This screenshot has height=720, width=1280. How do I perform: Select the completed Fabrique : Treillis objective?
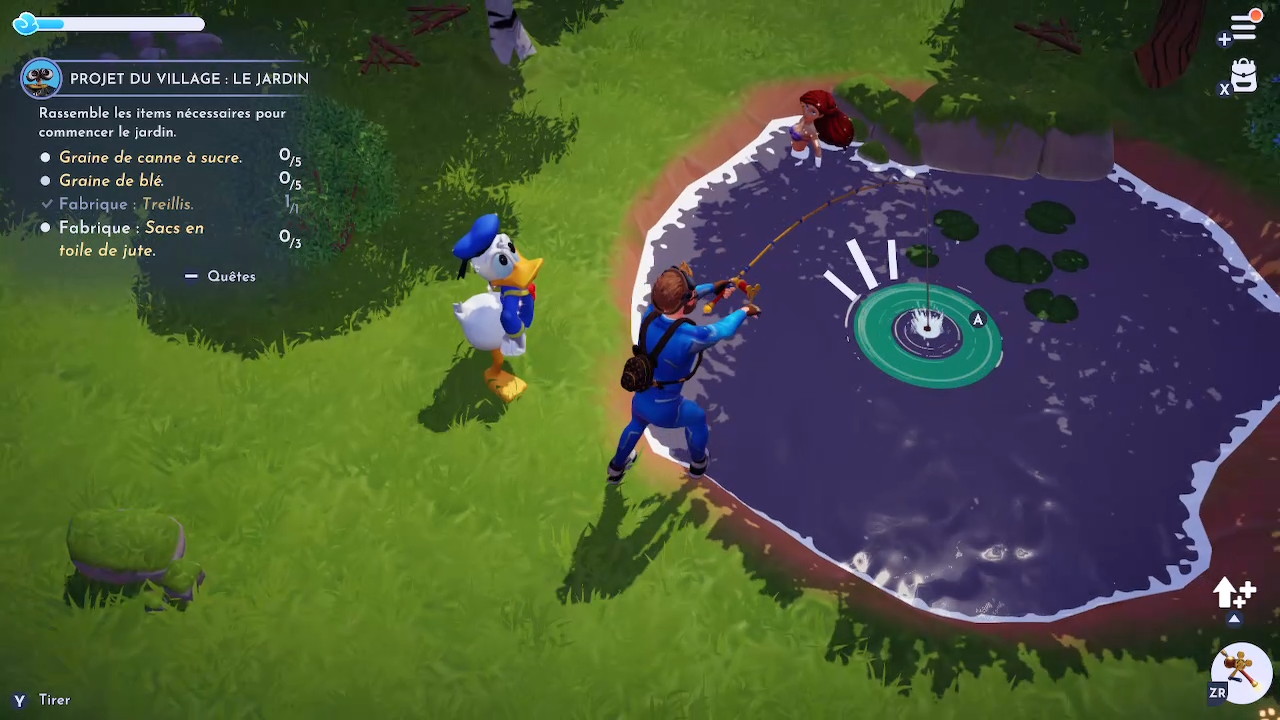126,204
